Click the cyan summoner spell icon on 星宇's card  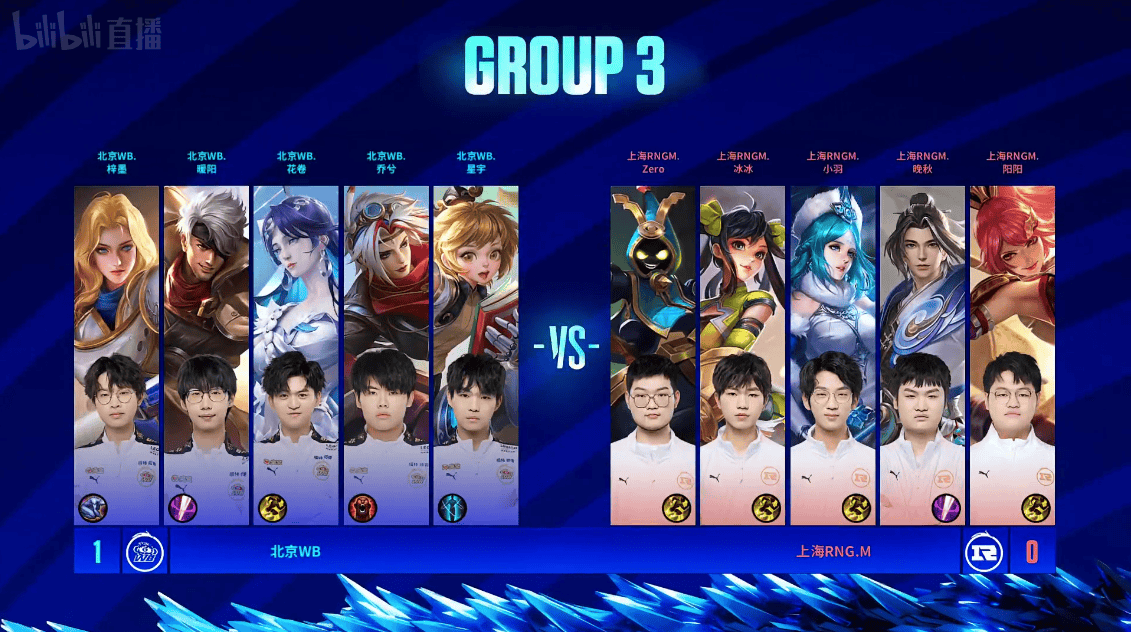452,508
